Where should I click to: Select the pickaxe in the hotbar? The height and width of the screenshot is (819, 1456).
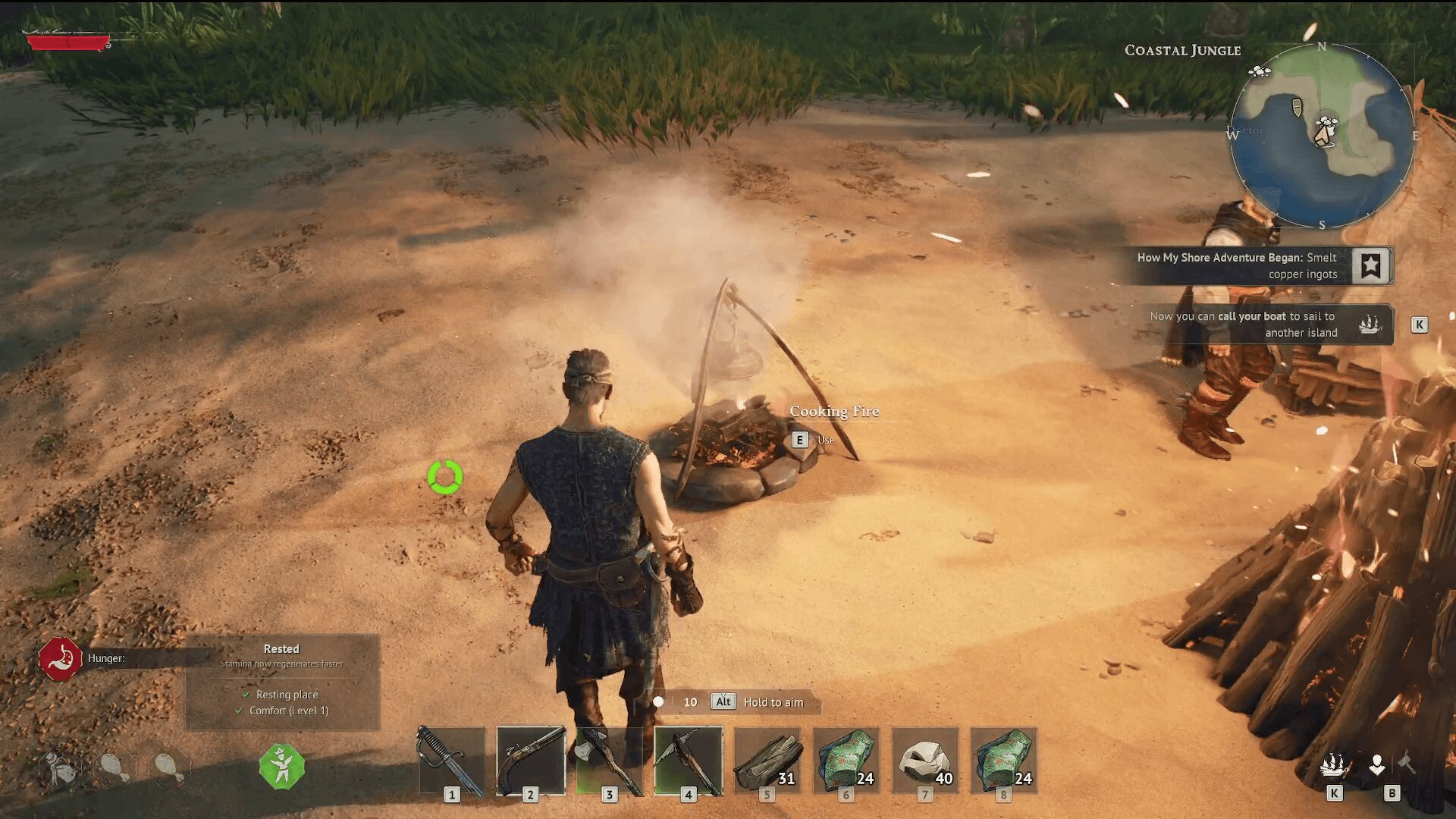(689, 761)
